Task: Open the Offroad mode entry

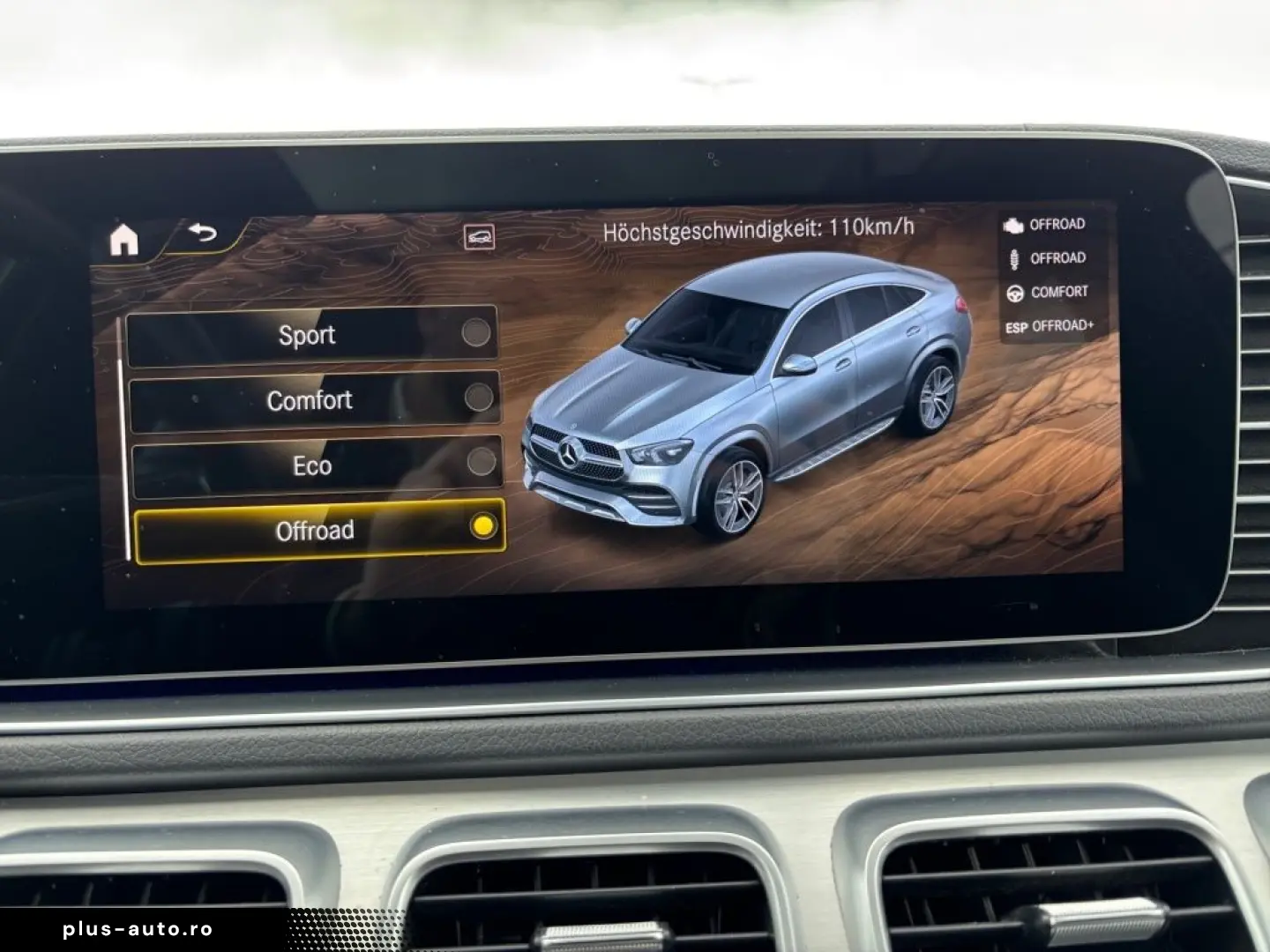Action: (315, 529)
